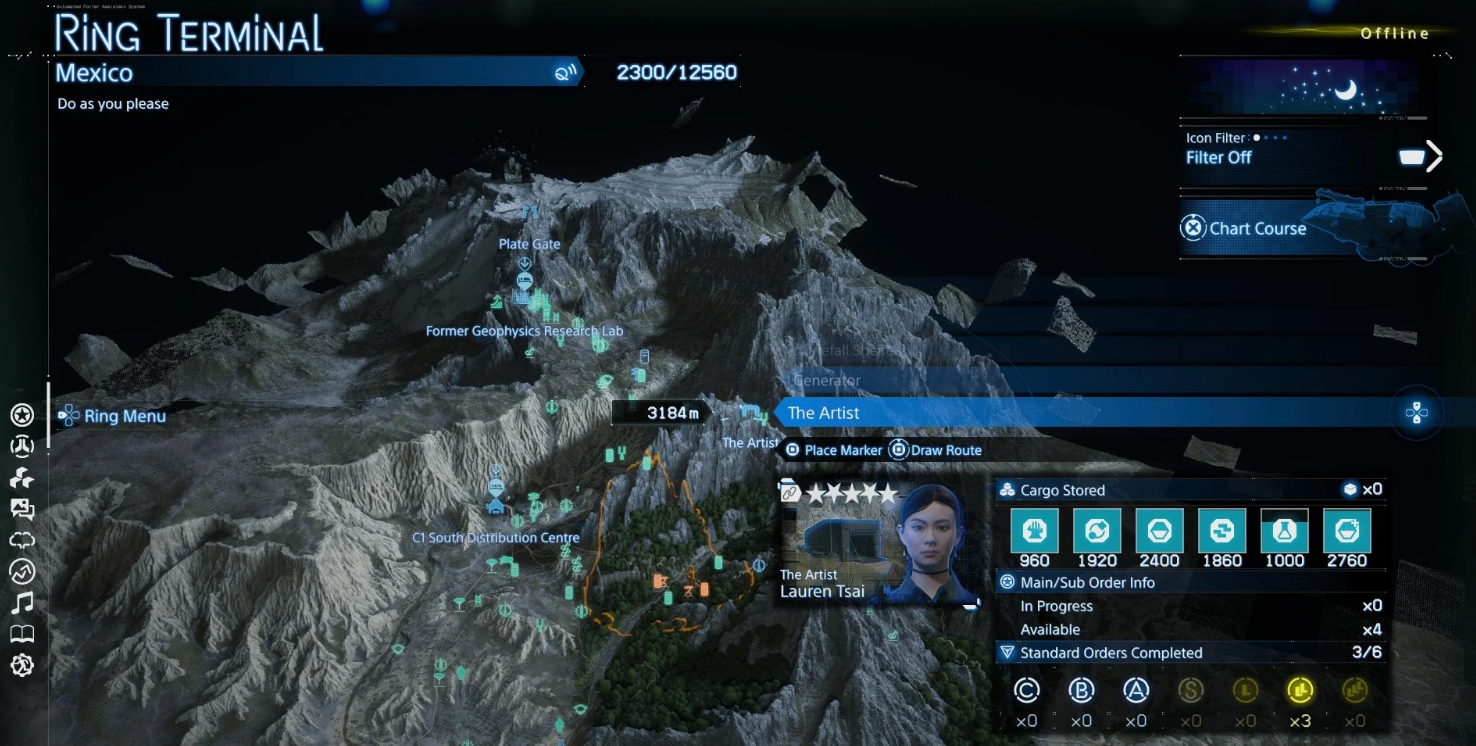Open the open-book icon in sidebar
Viewport: 1476px width, 746px height.
click(22, 634)
